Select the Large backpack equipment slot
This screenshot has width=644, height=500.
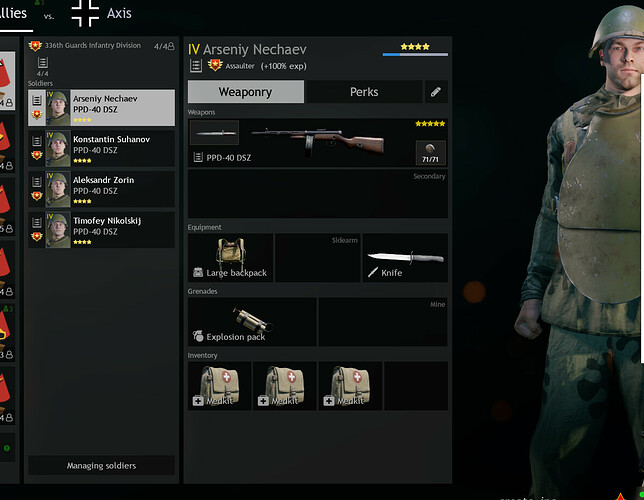(x=230, y=258)
